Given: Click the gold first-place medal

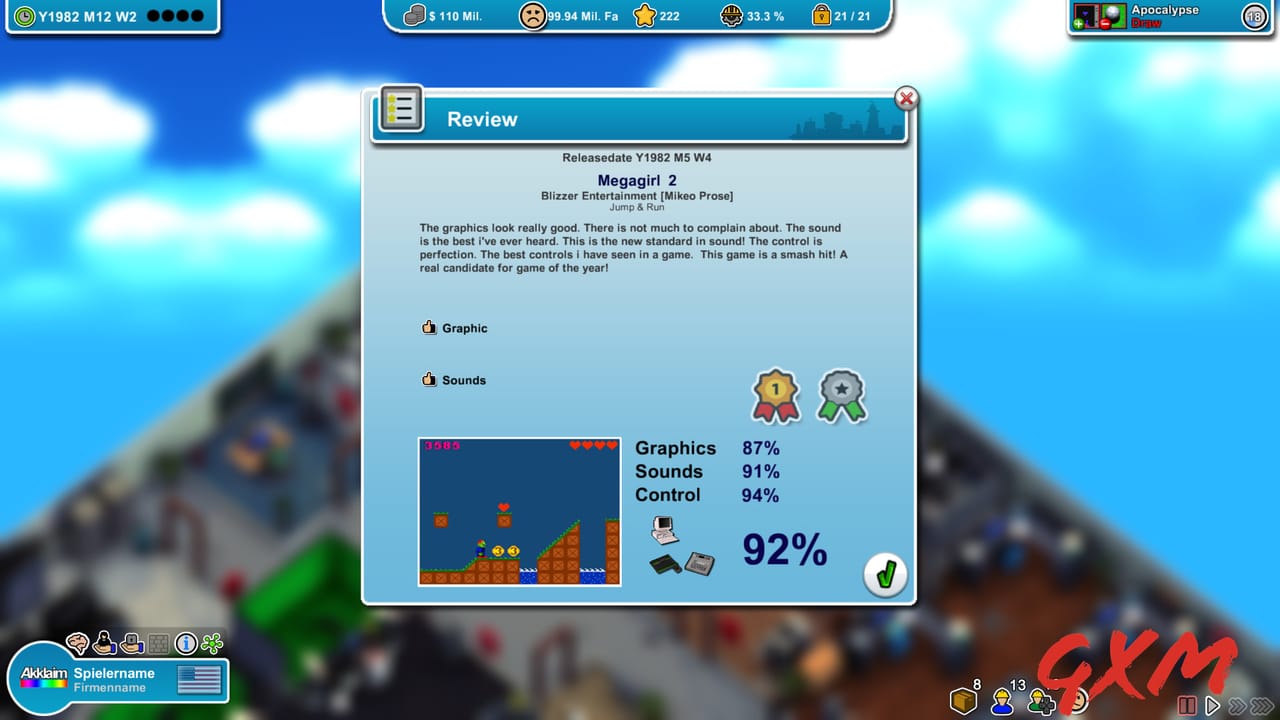Looking at the screenshot, I should pyautogui.click(x=775, y=395).
